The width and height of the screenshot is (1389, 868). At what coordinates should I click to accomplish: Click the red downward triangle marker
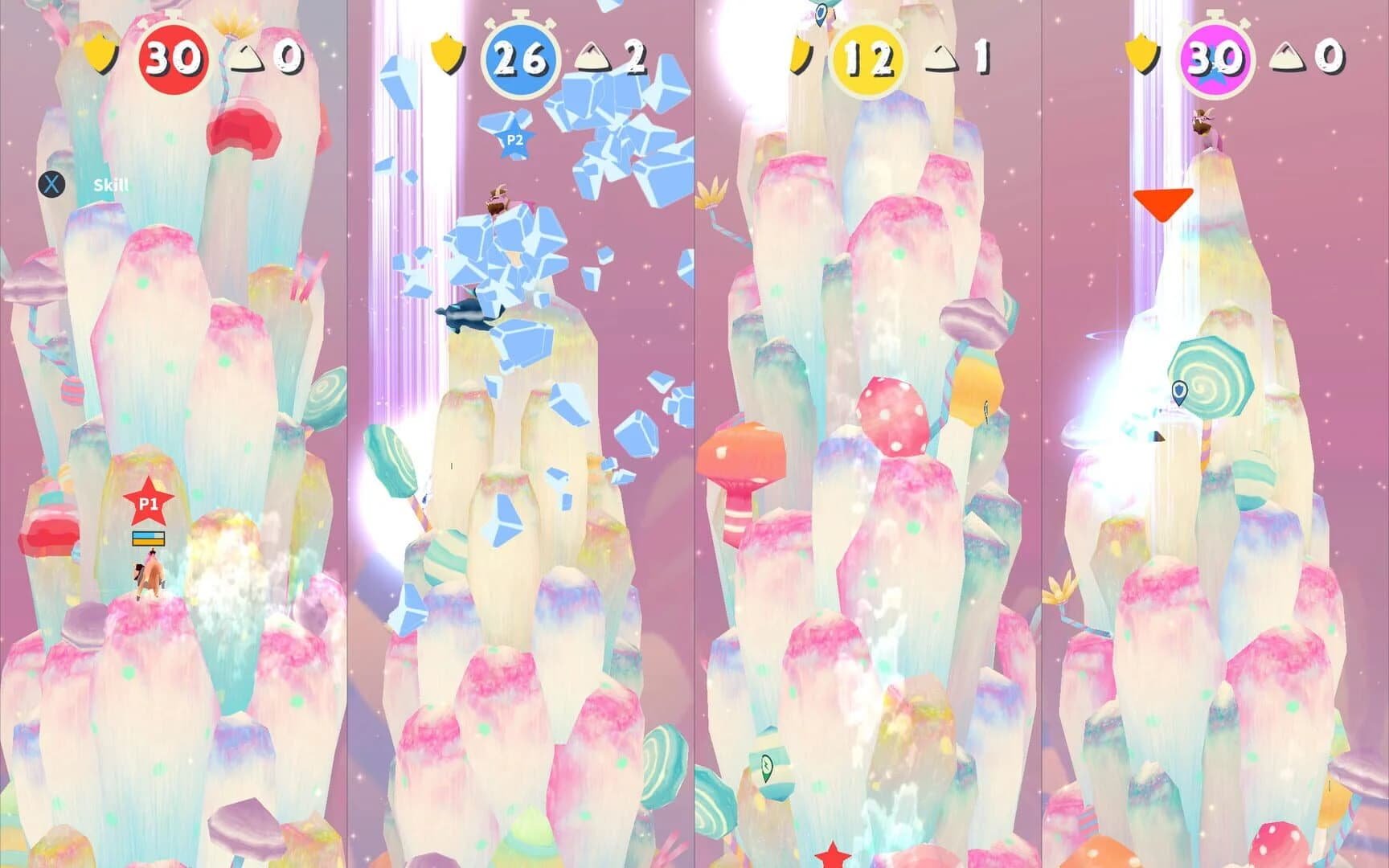click(x=1163, y=203)
